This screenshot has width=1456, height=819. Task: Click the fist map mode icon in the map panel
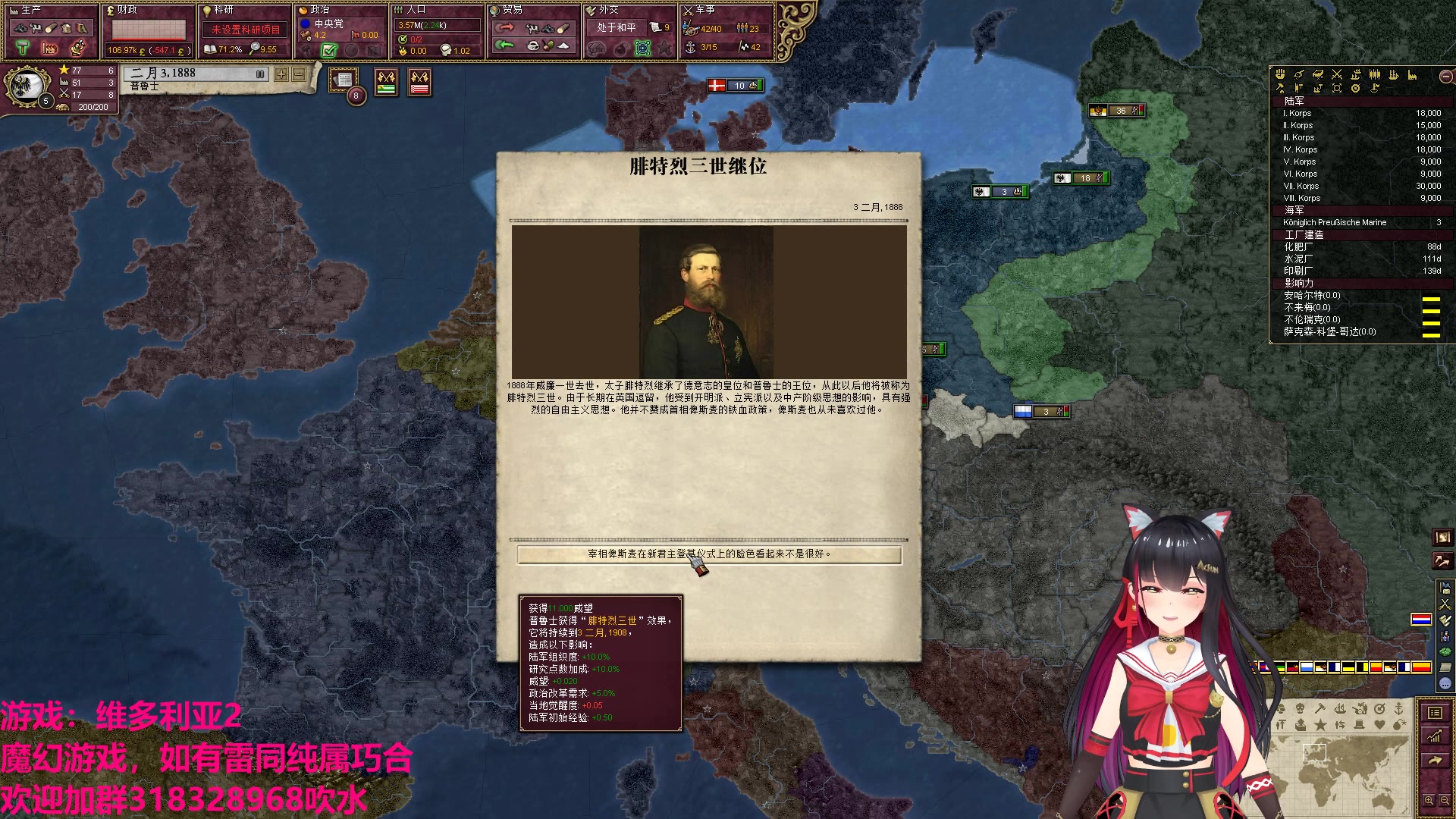click(1280, 74)
